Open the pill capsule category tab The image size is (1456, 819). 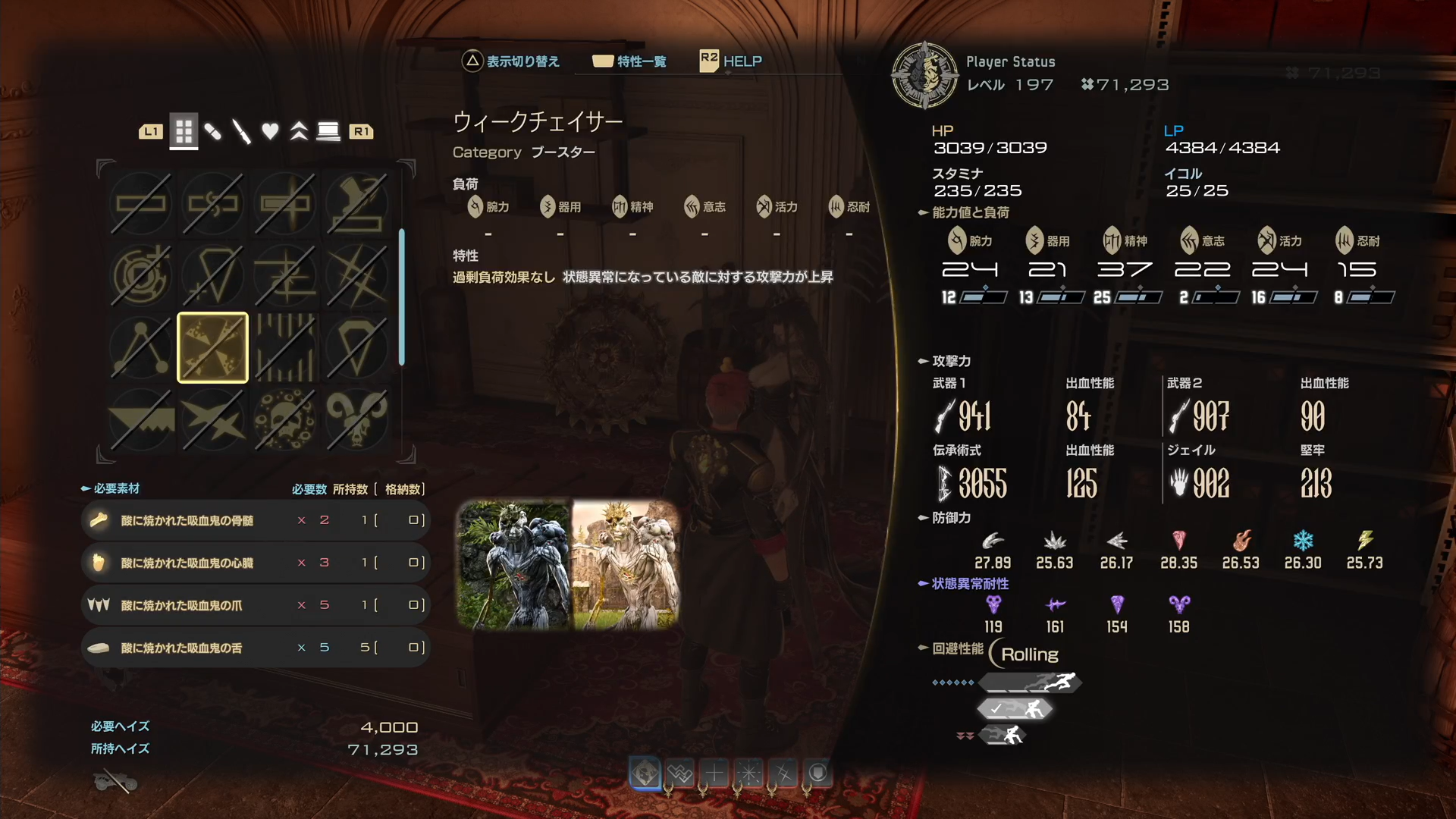[x=213, y=132]
